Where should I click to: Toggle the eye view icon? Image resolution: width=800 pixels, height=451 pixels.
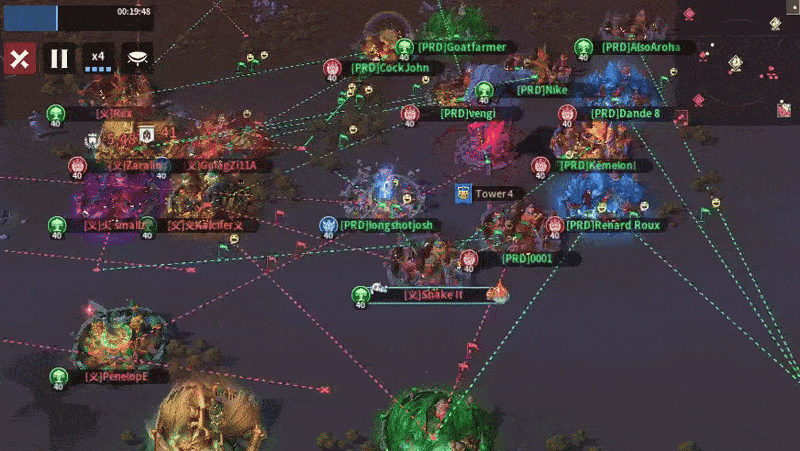138,57
